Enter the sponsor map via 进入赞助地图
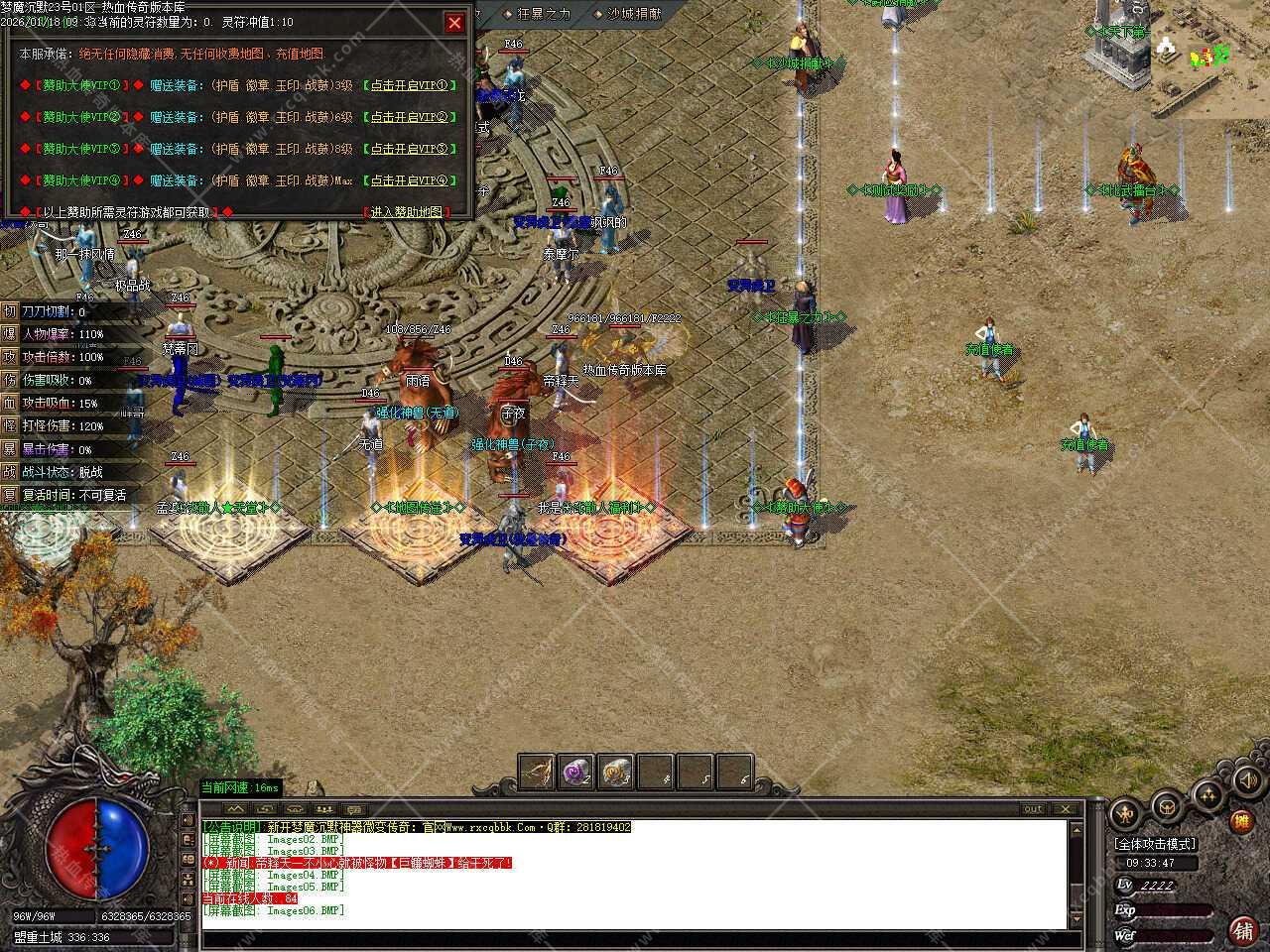The image size is (1270, 952). [405, 212]
